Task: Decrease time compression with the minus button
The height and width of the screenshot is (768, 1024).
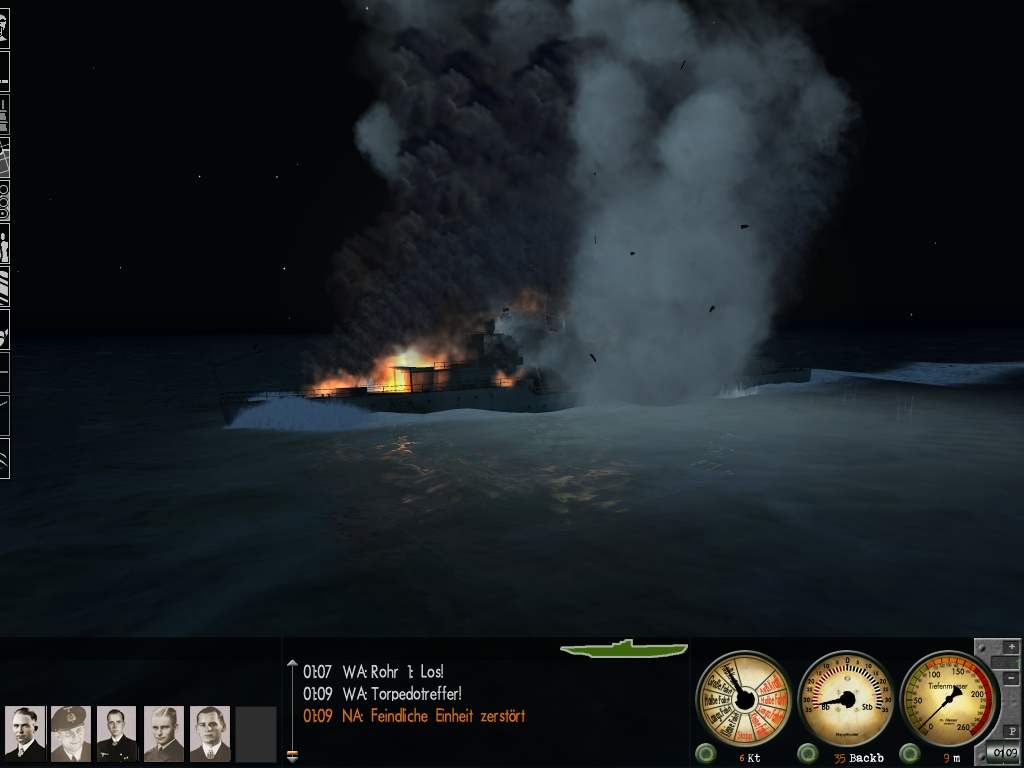Action: [x=1010, y=679]
